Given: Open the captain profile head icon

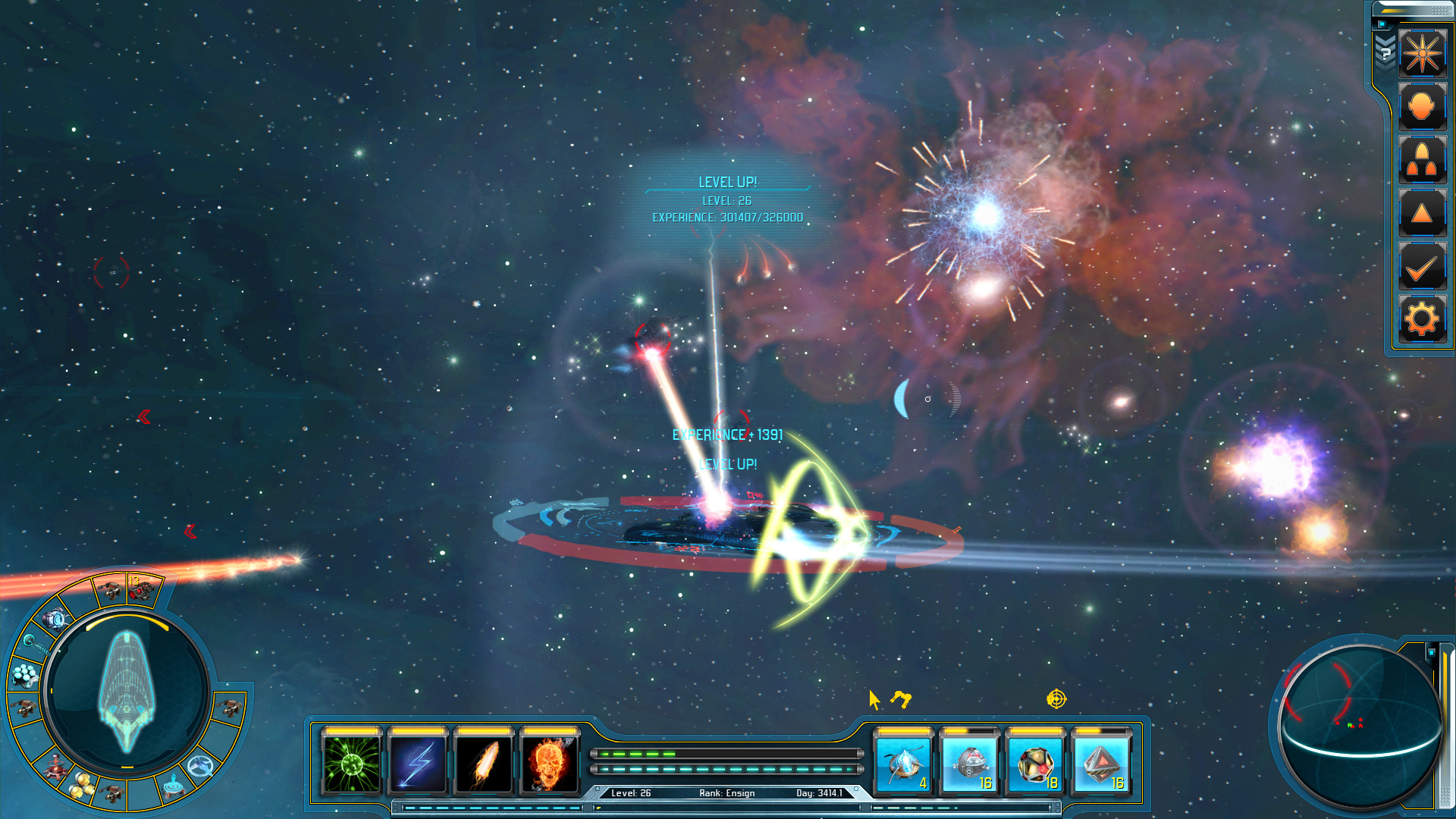Looking at the screenshot, I should [1423, 107].
